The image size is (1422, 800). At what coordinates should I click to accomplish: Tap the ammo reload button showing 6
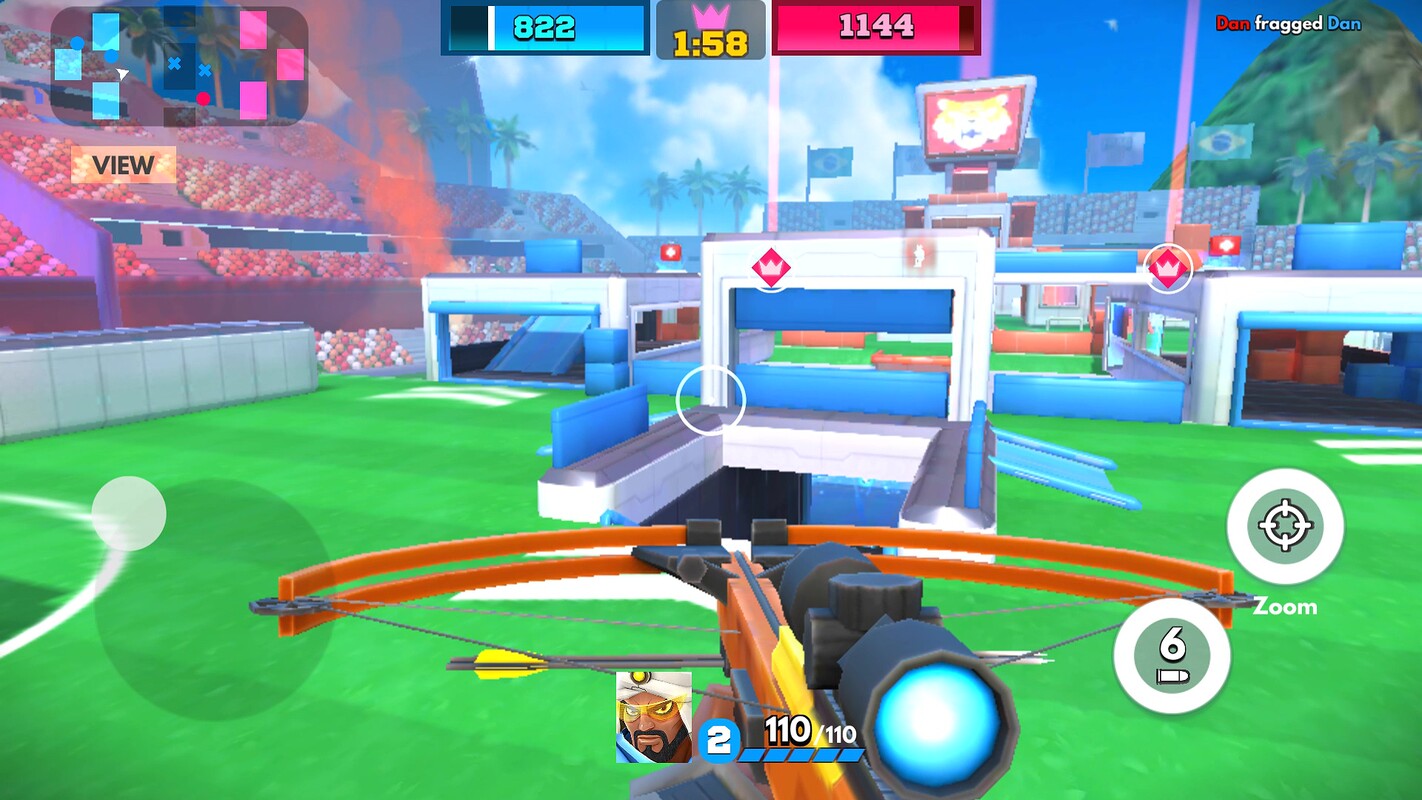1172,655
